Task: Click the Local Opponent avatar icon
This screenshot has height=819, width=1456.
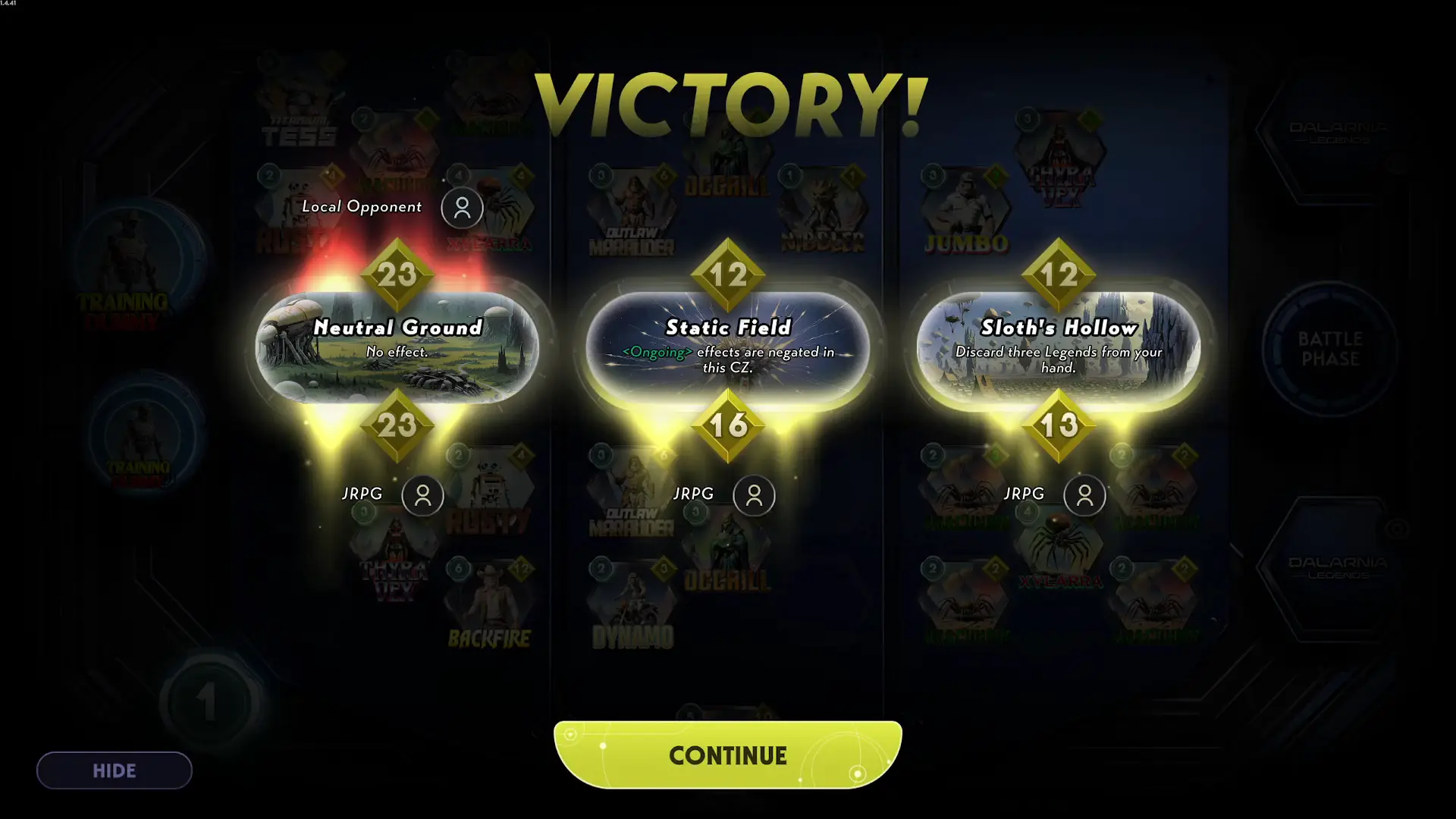Action: [x=462, y=207]
